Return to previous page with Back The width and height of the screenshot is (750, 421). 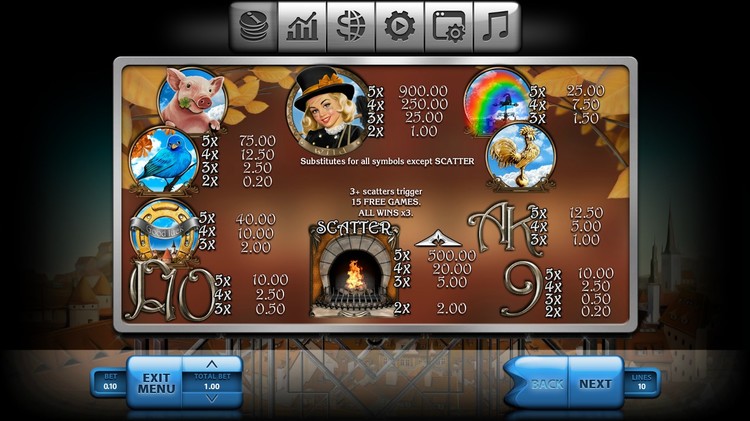pos(546,383)
